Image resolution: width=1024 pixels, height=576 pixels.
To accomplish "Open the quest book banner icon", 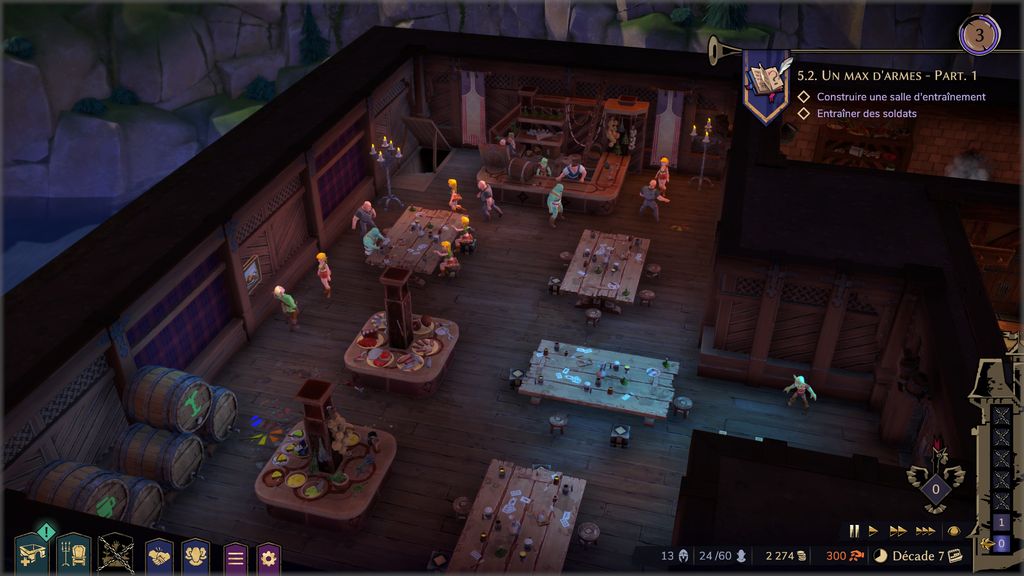I will [x=766, y=83].
